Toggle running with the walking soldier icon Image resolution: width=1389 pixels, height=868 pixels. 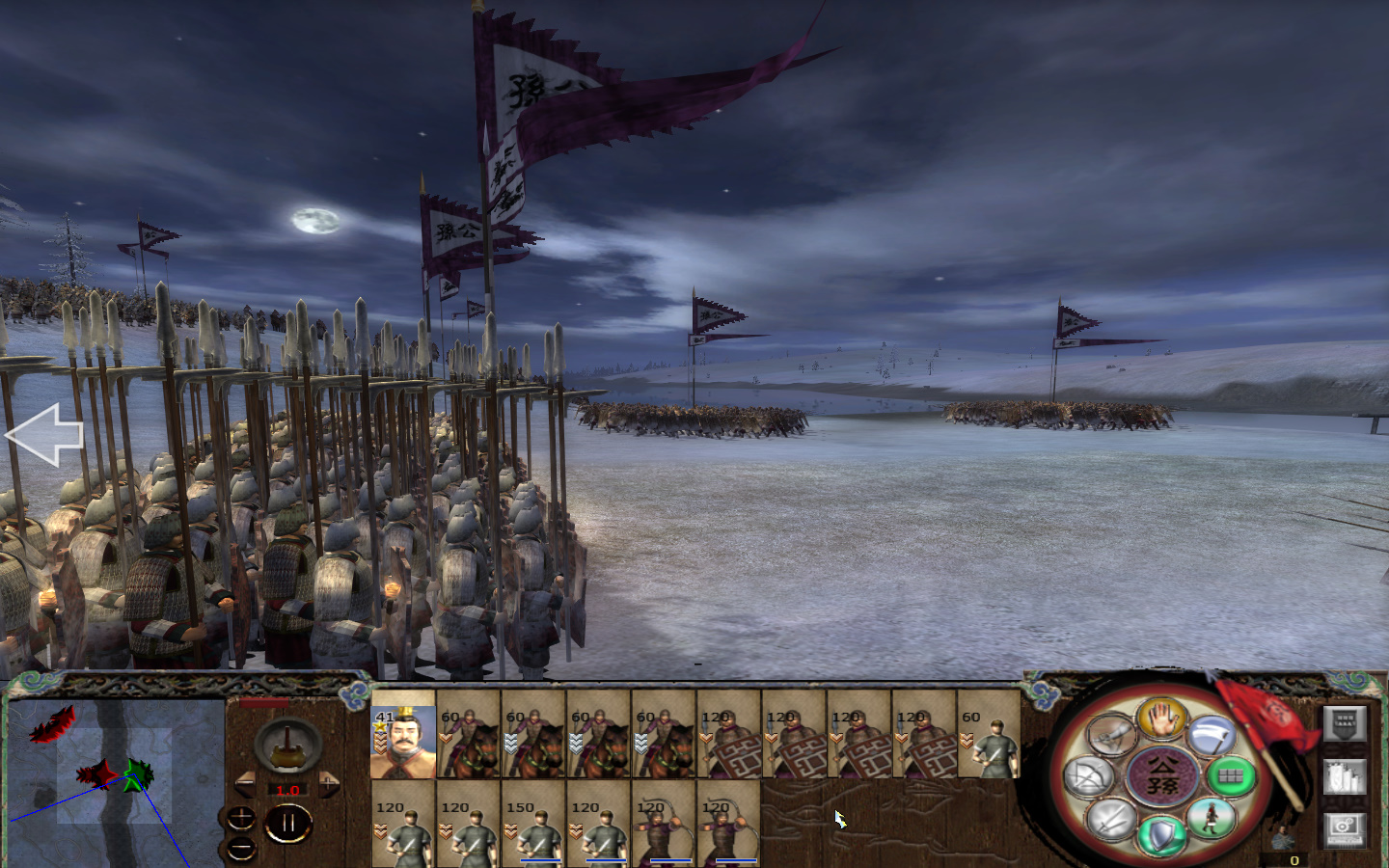(1211, 820)
